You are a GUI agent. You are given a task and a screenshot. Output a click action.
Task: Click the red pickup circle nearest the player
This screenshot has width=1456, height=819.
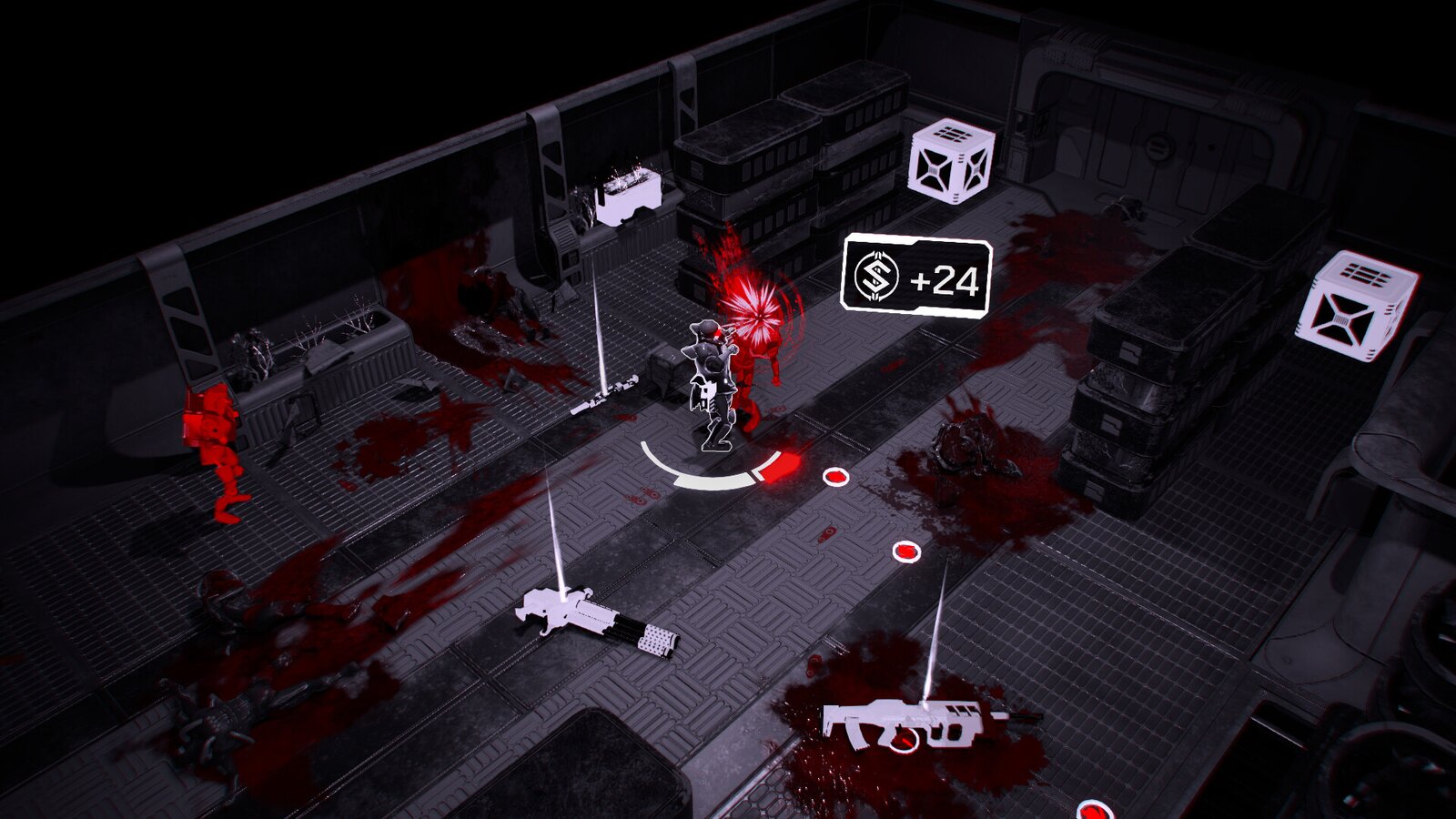(836, 476)
